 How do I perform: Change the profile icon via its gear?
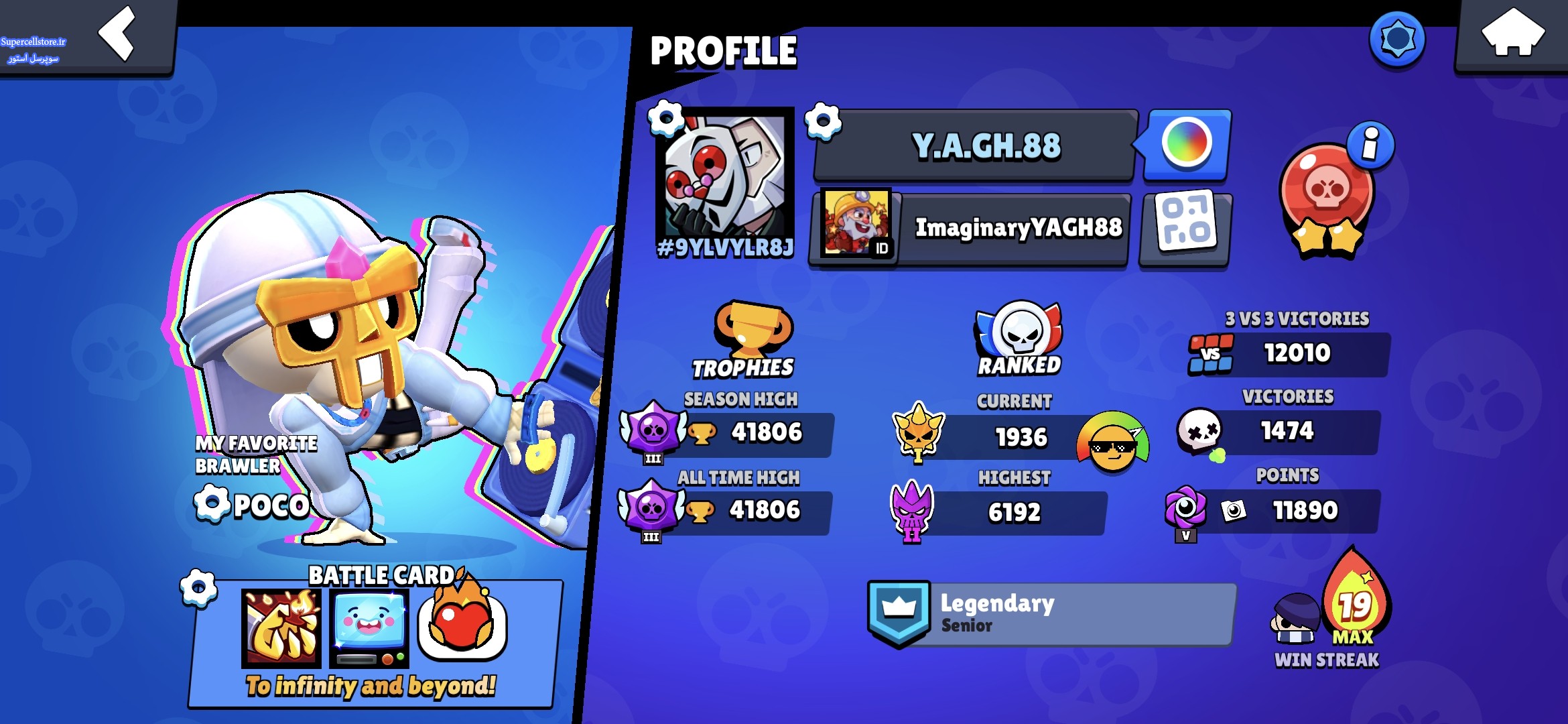tap(665, 119)
